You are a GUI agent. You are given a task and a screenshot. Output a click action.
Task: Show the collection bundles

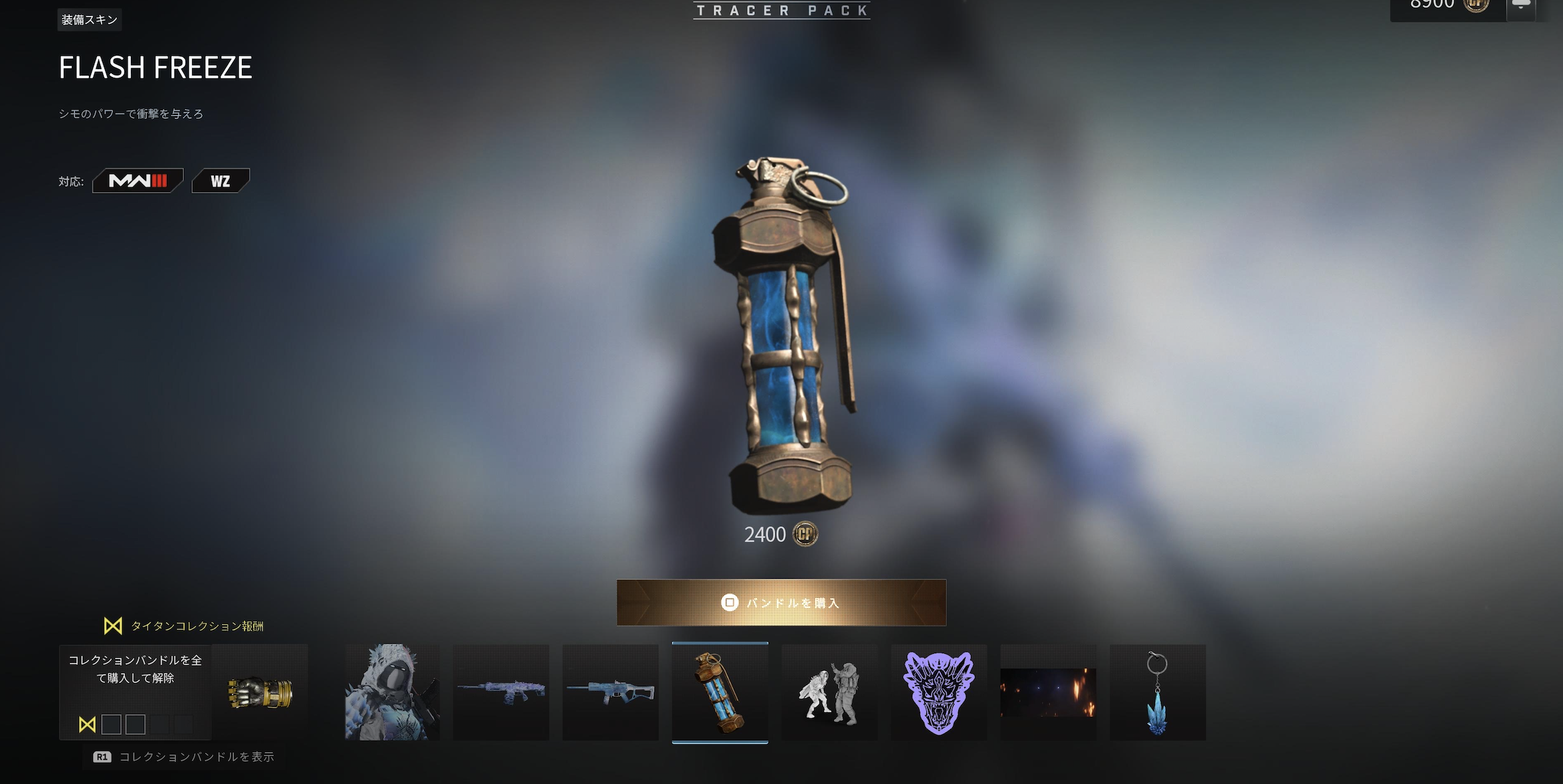click(x=184, y=757)
